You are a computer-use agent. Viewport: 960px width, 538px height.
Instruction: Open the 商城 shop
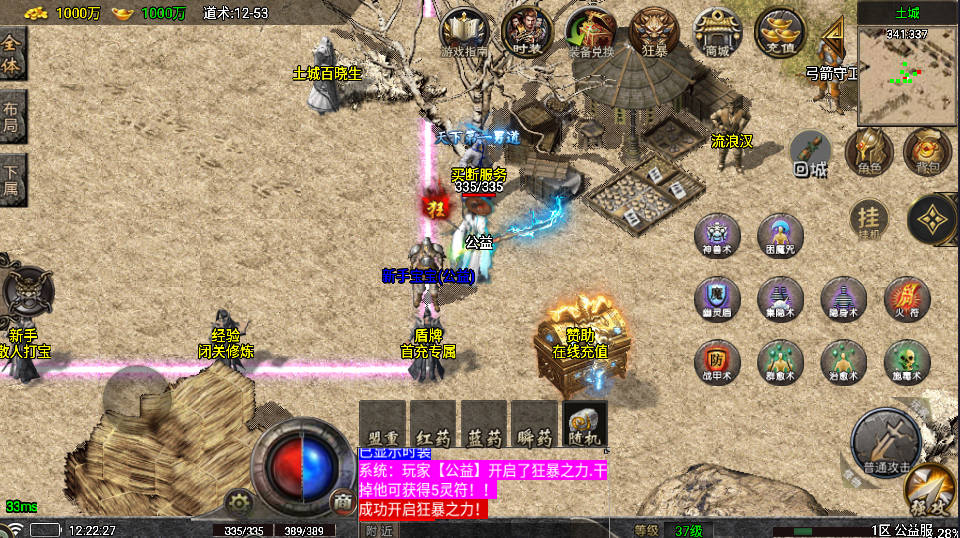tap(717, 31)
